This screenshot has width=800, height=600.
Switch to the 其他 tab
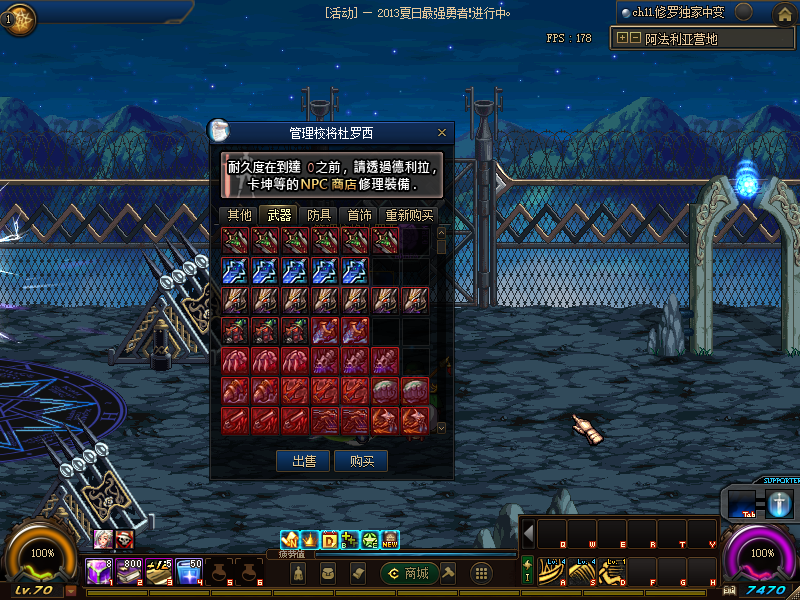[x=239, y=214]
